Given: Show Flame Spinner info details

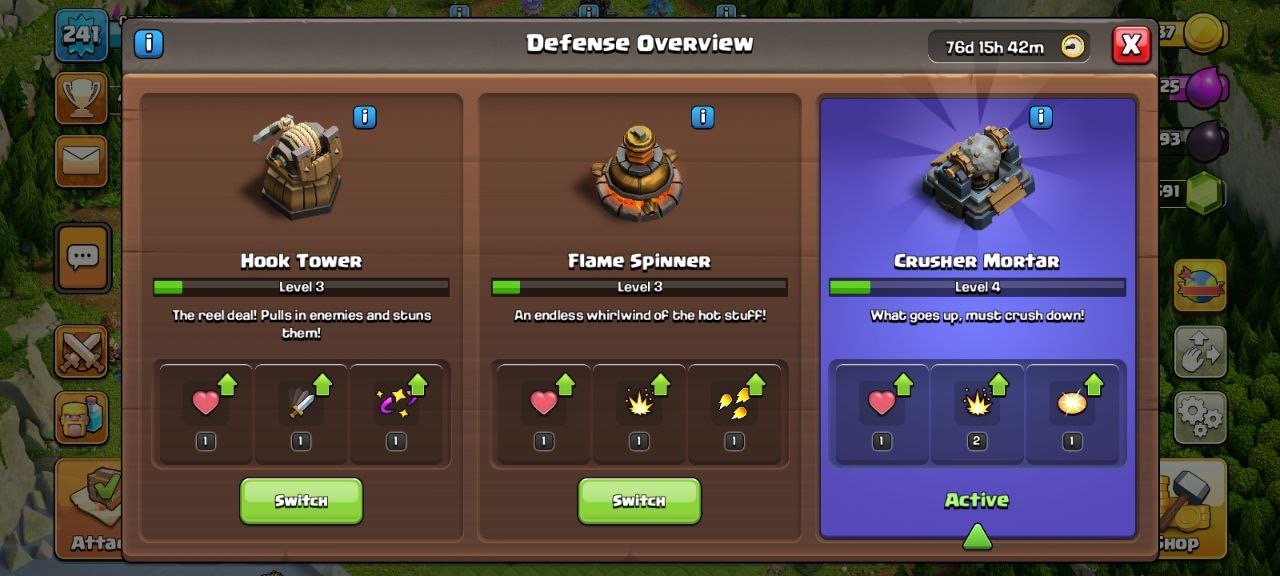Looking at the screenshot, I should (x=703, y=117).
